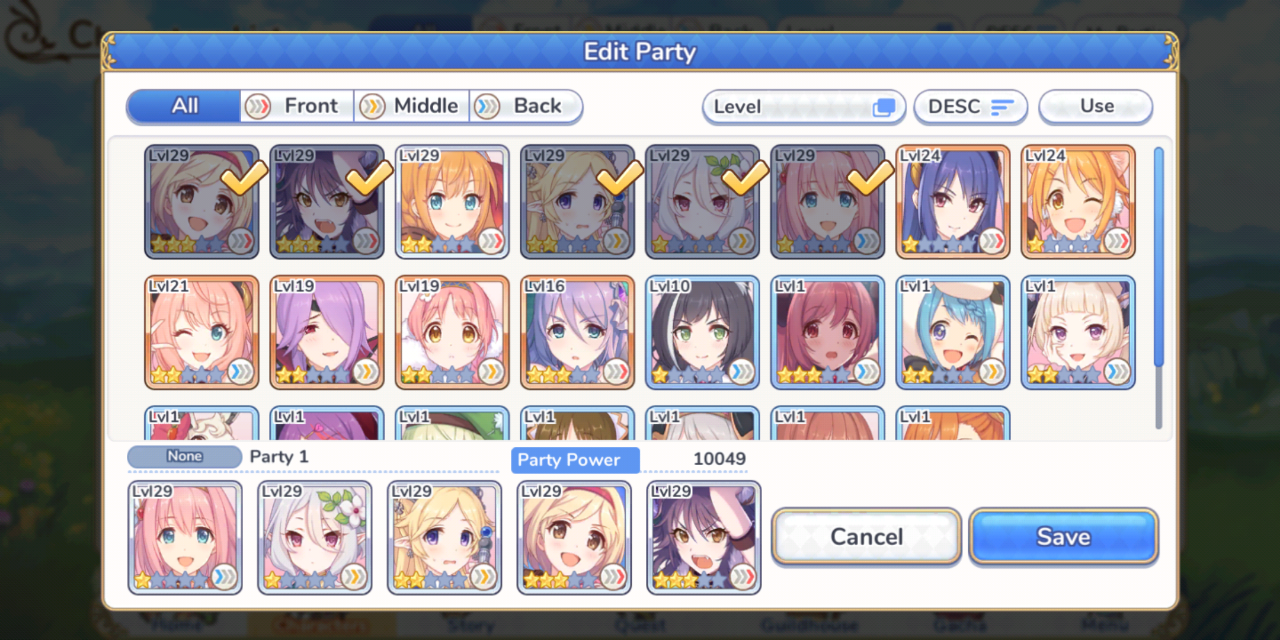The height and width of the screenshot is (640, 1280).
Task: Open the None party label button
Action: click(185, 457)
